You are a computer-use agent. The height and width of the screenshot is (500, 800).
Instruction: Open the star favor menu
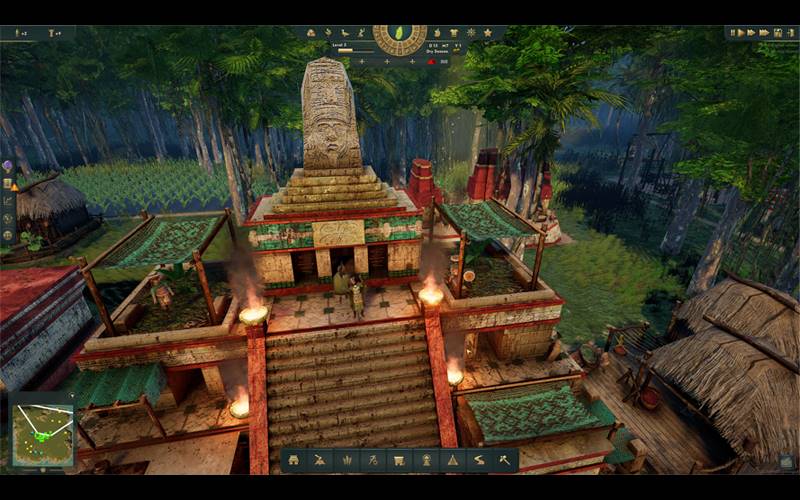point(487,33)
